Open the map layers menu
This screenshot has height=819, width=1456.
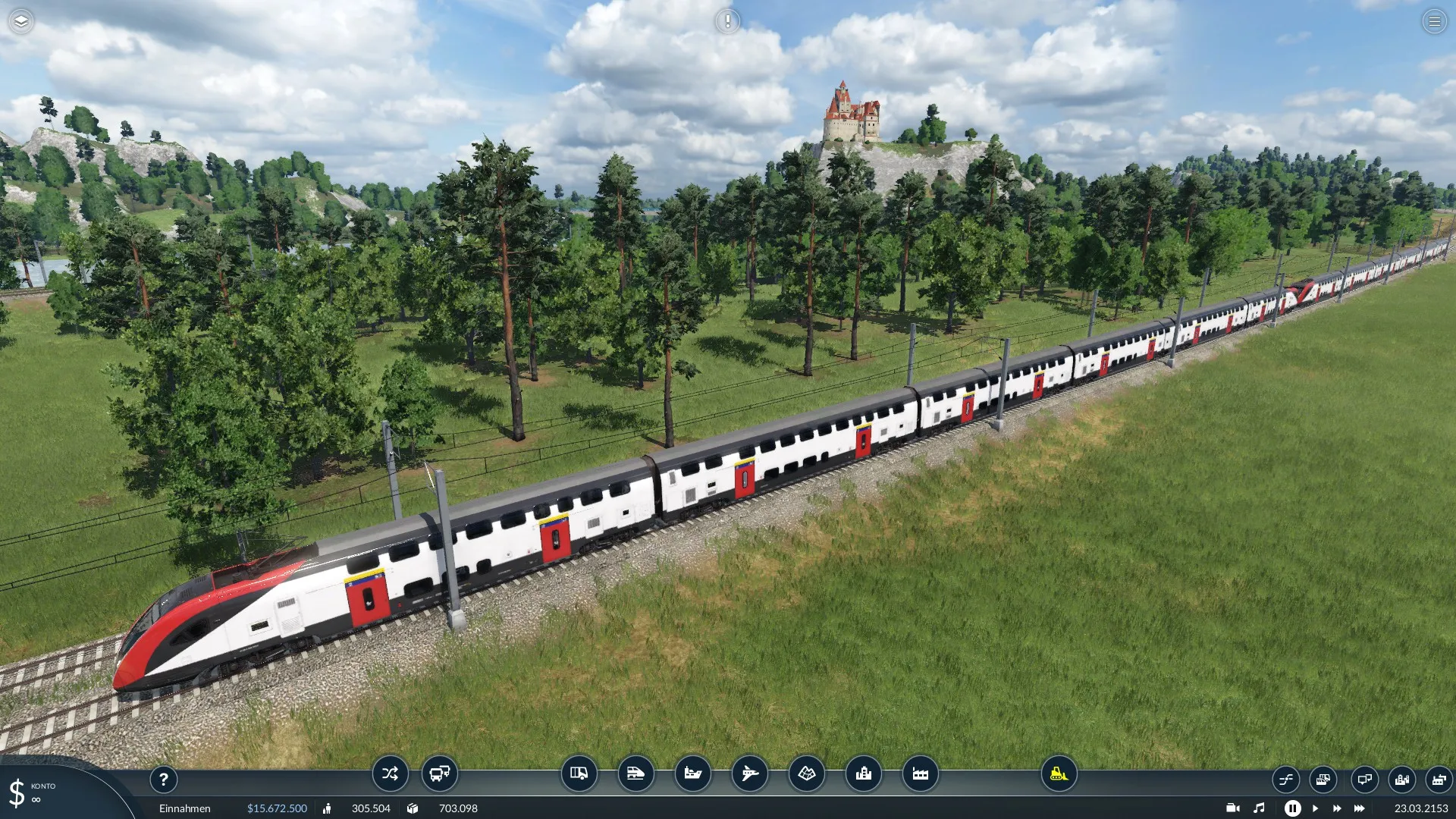tap(21, 21)
